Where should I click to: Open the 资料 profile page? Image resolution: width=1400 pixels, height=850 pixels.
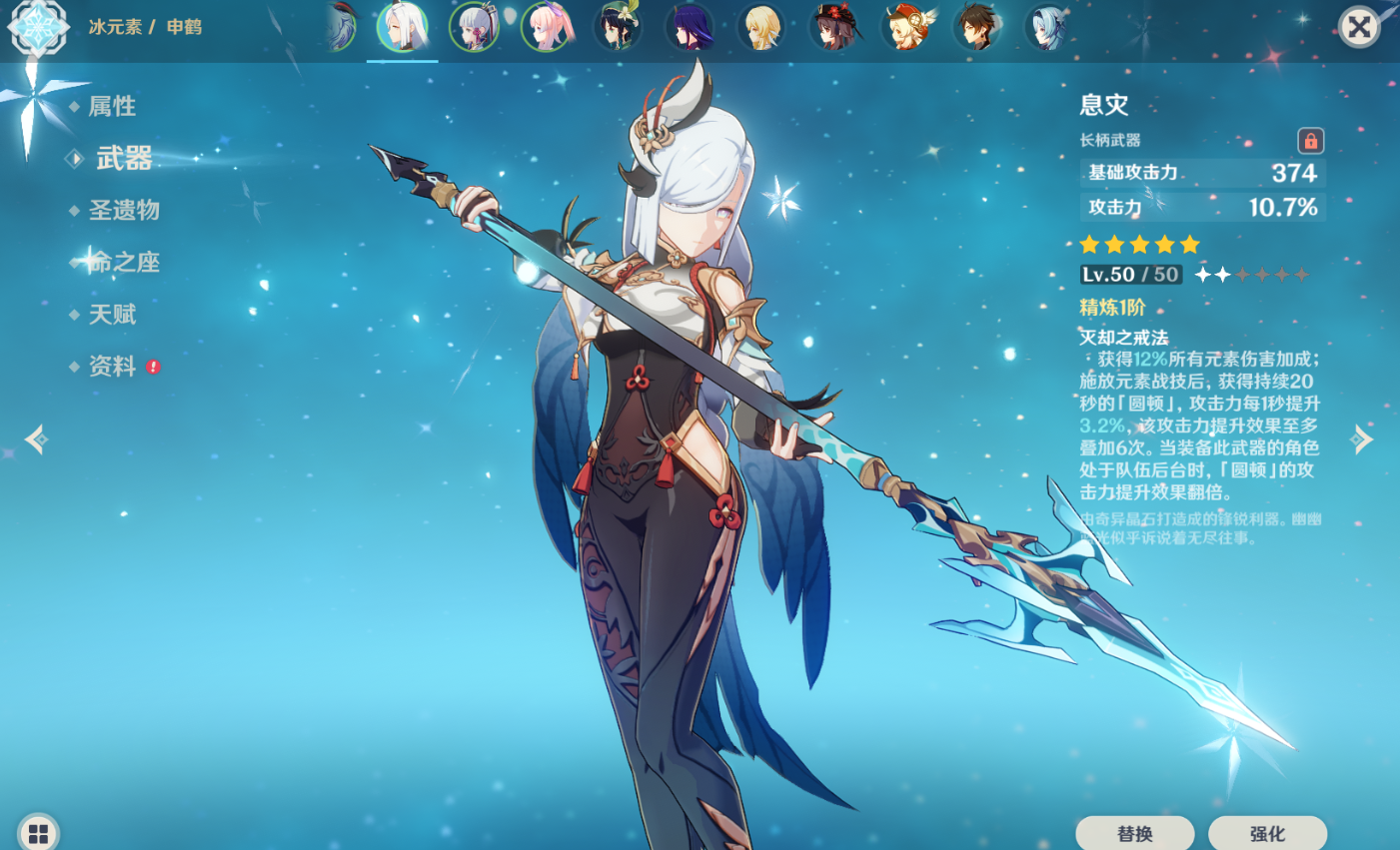pyautogui.click(x=112, y=367)
